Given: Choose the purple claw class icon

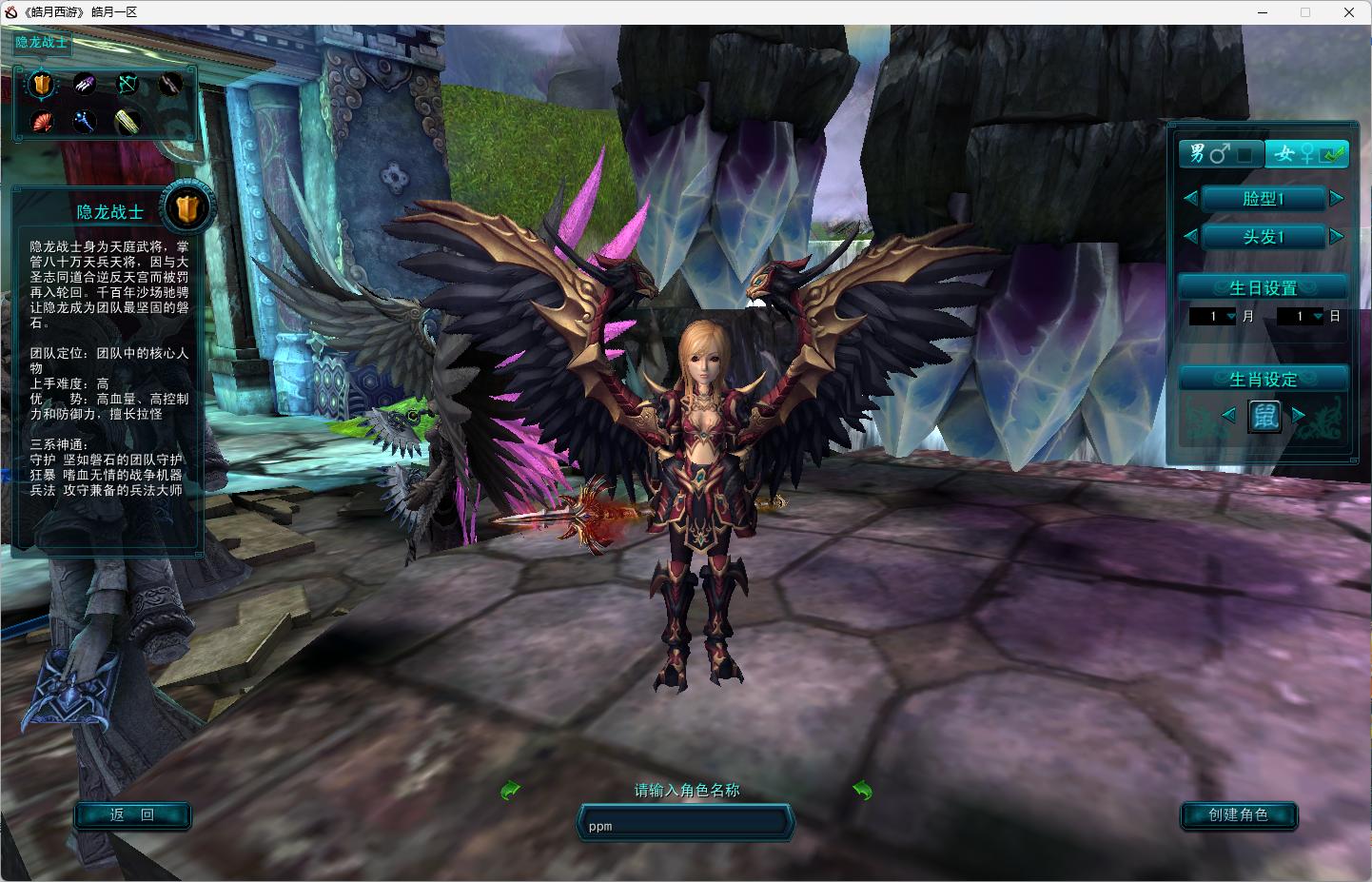Looking at the screenshot, I should [x=85, y=85].
